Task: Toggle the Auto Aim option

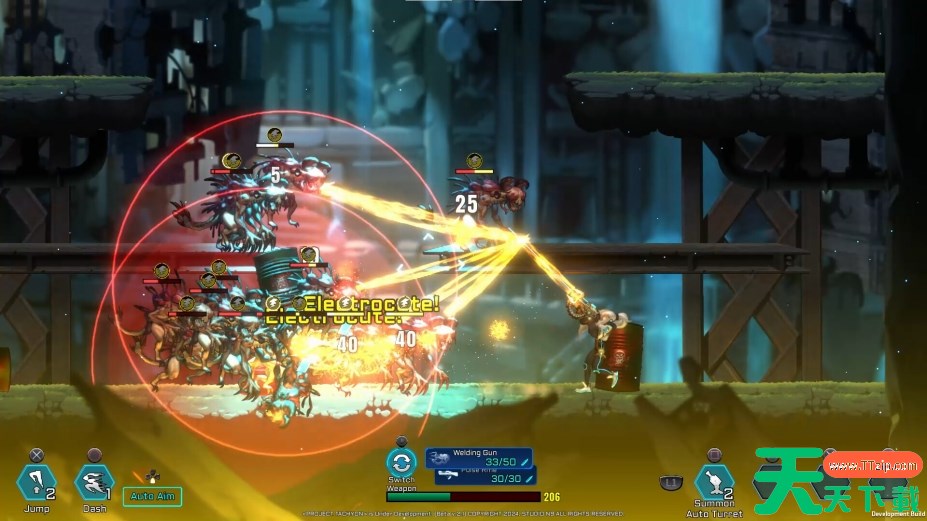Action: point(152,495)
